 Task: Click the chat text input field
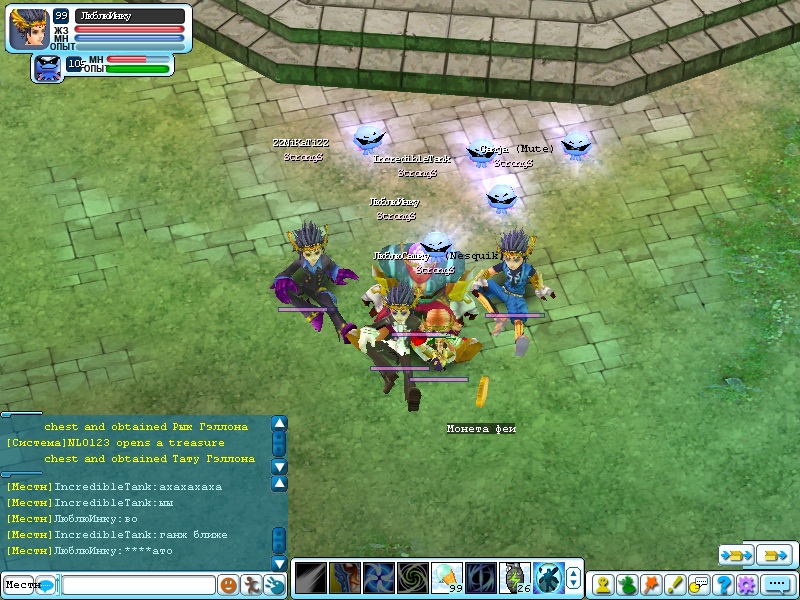coord(138,584)
